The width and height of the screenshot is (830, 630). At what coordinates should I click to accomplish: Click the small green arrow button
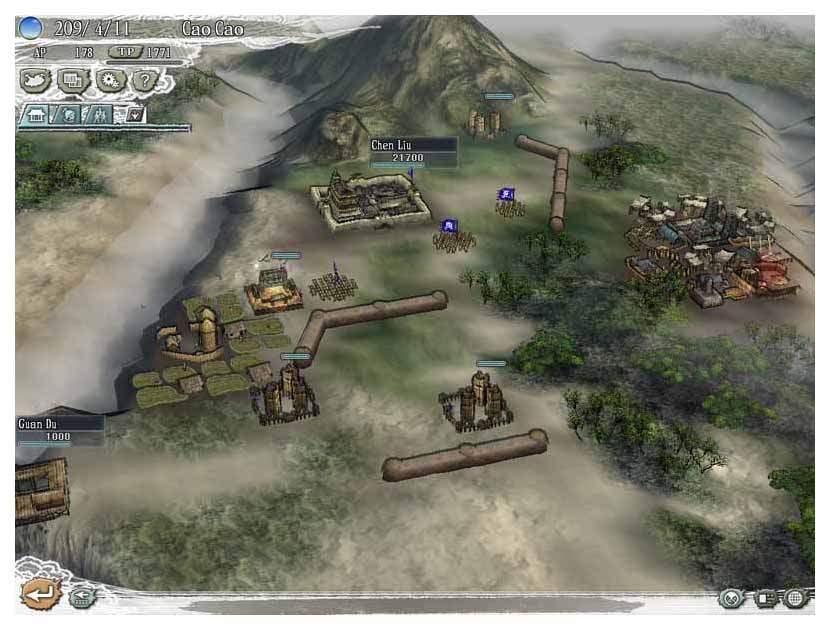coord(82,597)
